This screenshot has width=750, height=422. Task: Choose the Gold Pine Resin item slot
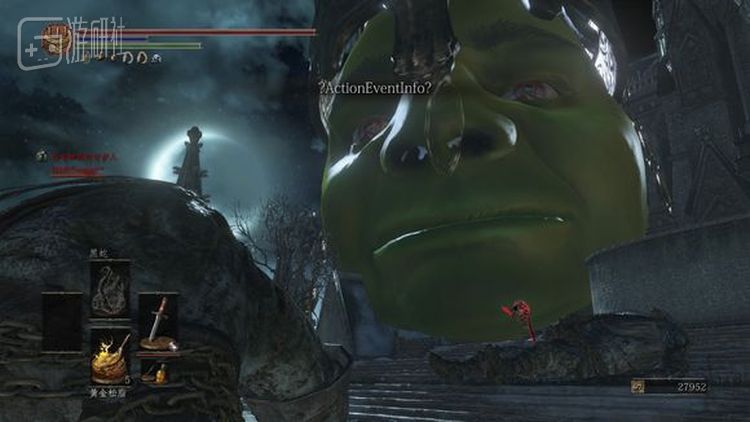pyautogui.click(x=110, y=354)
